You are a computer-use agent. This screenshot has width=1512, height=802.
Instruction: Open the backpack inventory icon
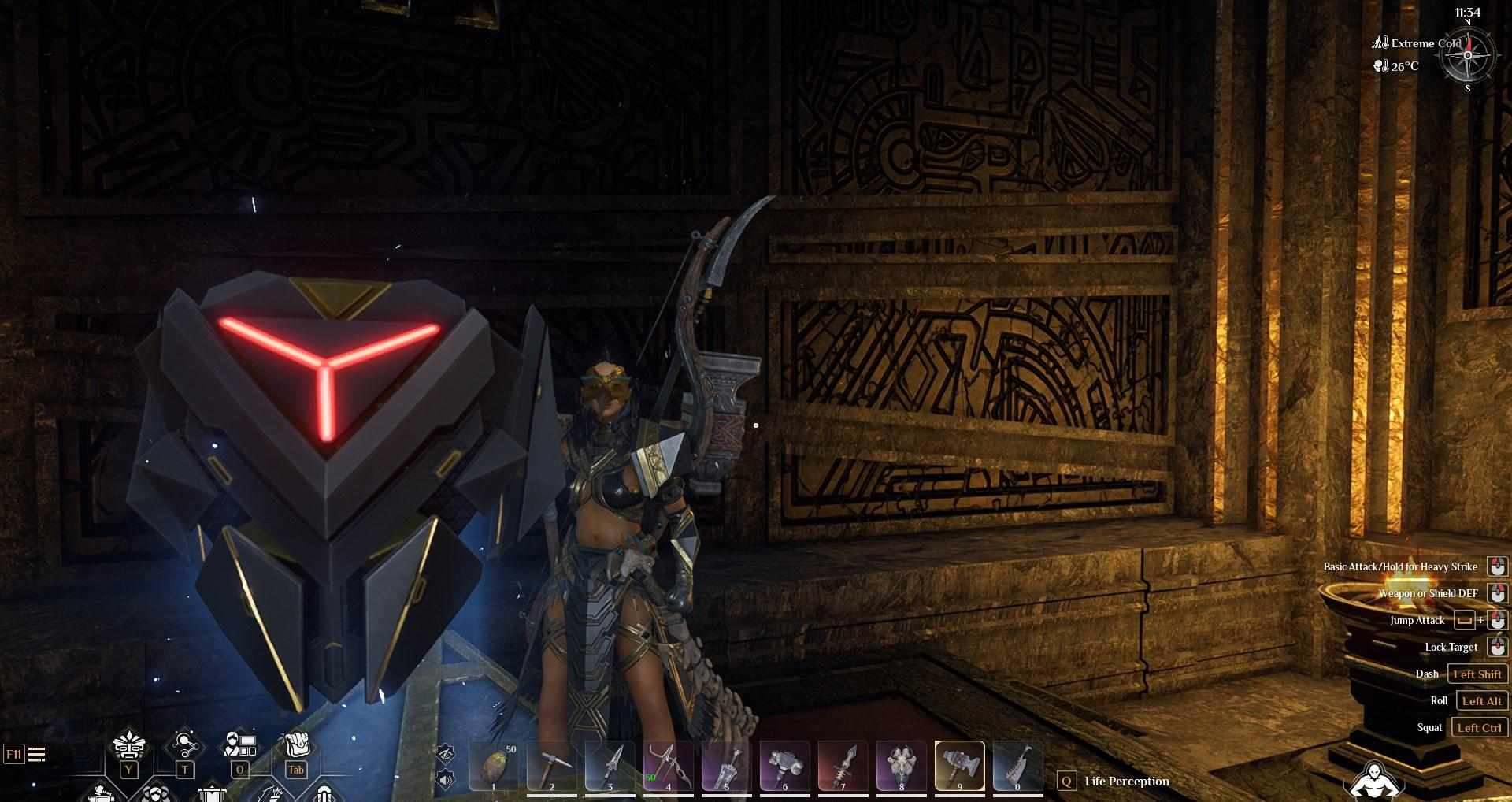(296, 744)
